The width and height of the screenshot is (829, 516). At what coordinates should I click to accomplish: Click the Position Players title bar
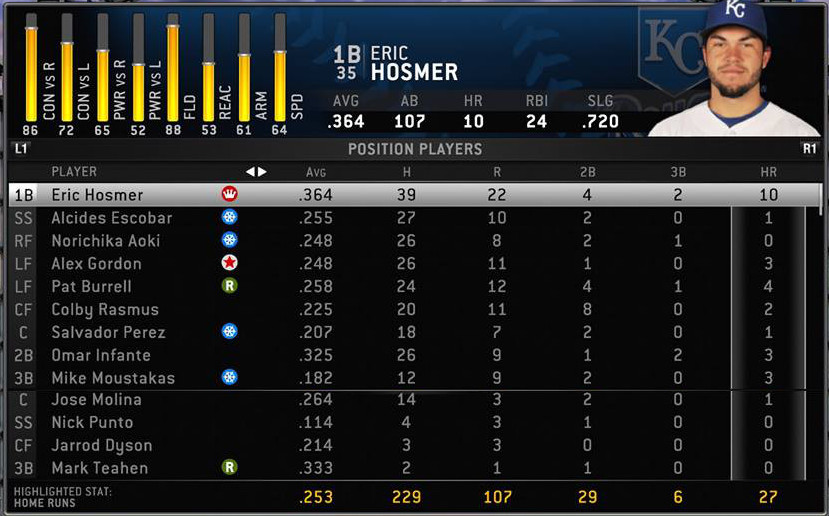tap(414, 149)
